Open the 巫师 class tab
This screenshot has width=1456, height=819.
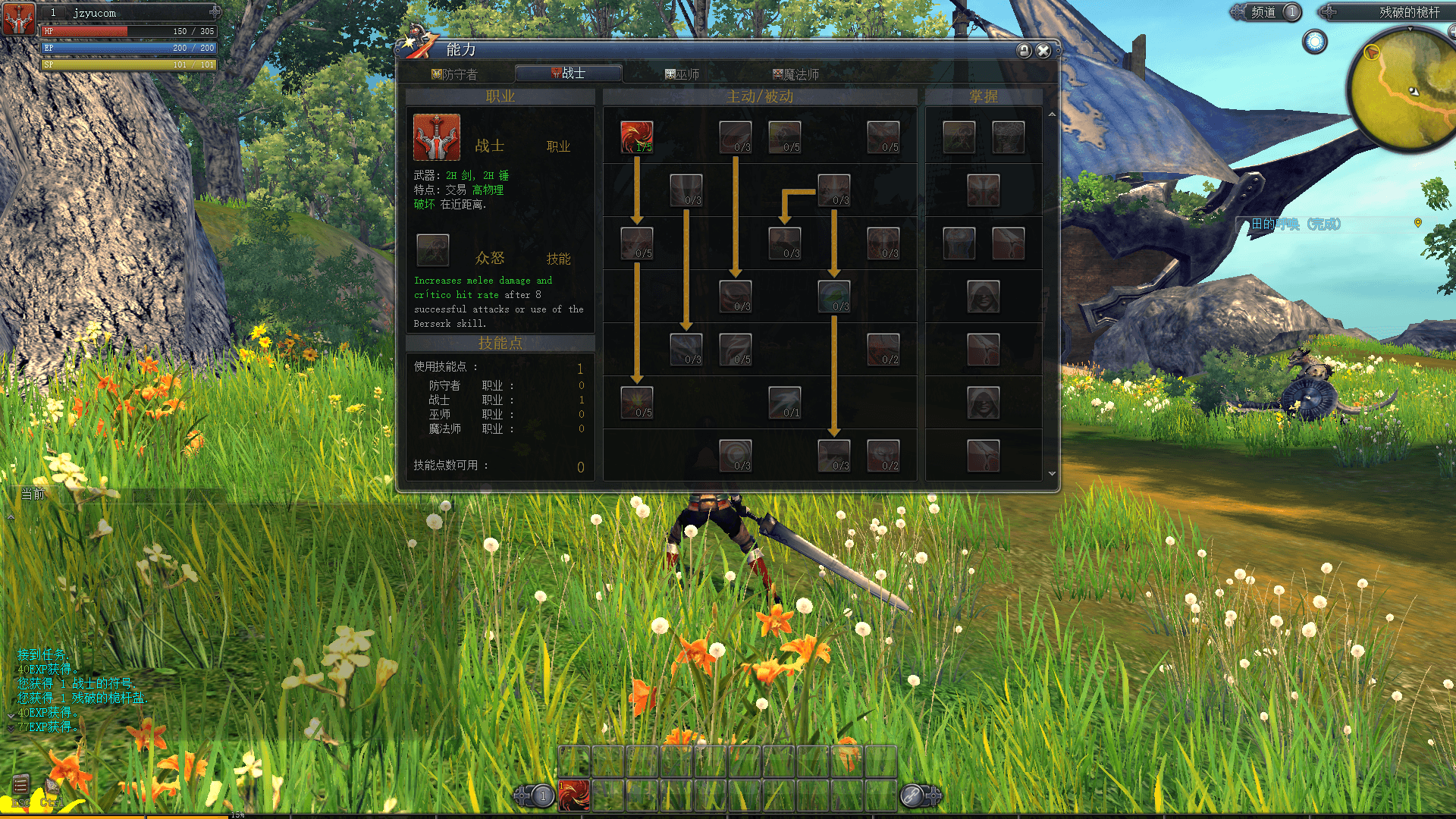click(x=682, y=74)
